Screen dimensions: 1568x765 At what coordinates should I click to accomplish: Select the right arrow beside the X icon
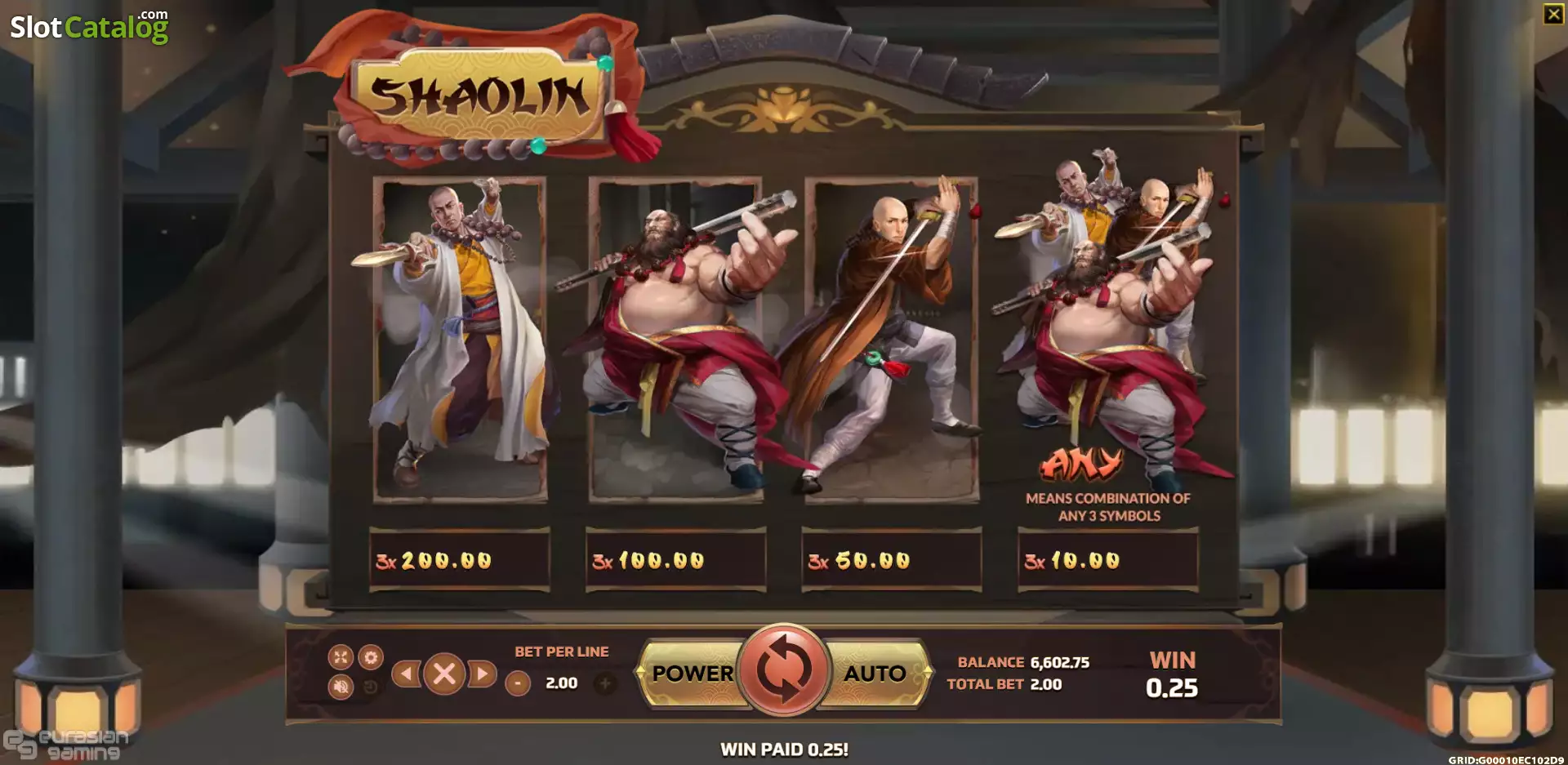pos(480,673)
